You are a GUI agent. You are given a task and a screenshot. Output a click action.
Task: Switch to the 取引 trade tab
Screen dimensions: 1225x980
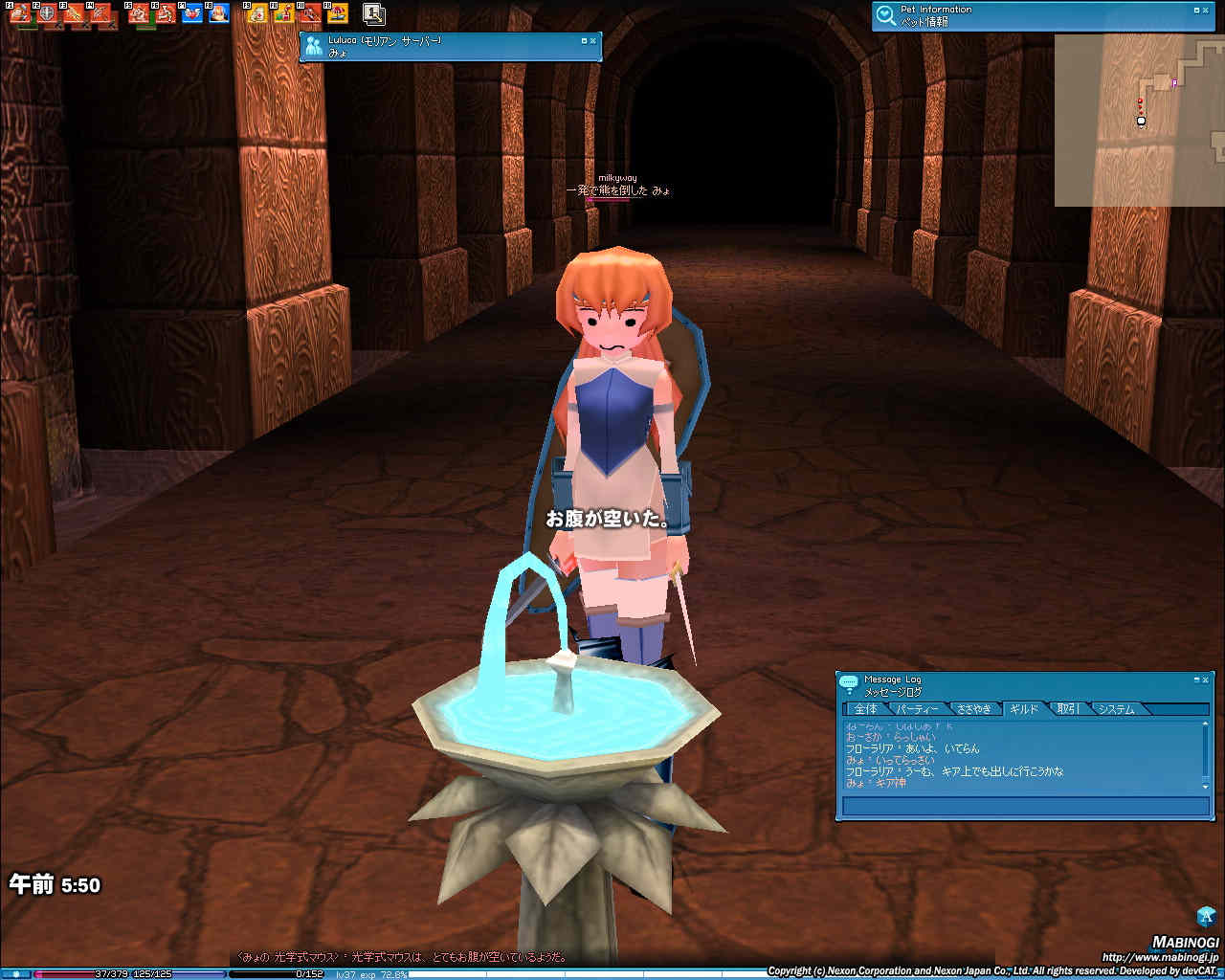pos(1068,709)
